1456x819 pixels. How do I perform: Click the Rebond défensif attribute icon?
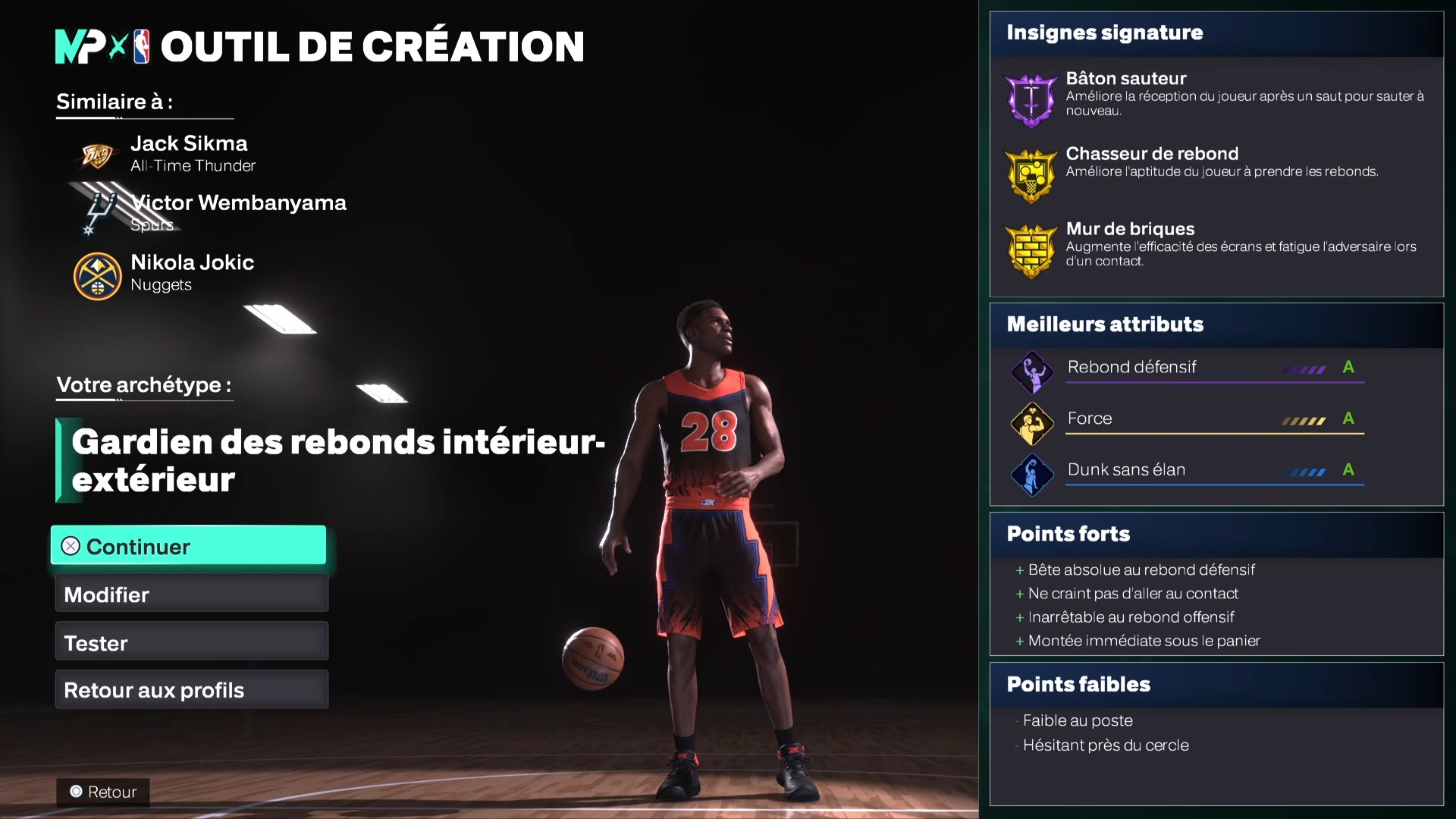point(1031,372)
